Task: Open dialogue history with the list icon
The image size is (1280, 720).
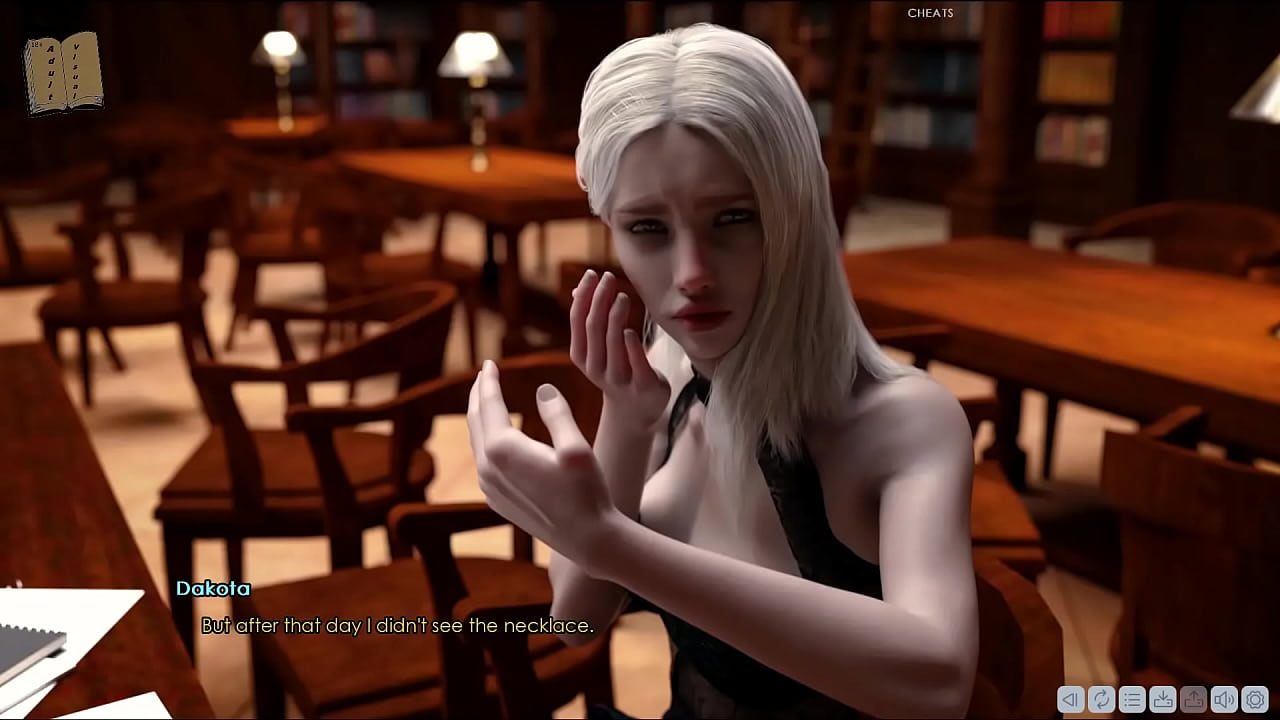Action: 1132,700
